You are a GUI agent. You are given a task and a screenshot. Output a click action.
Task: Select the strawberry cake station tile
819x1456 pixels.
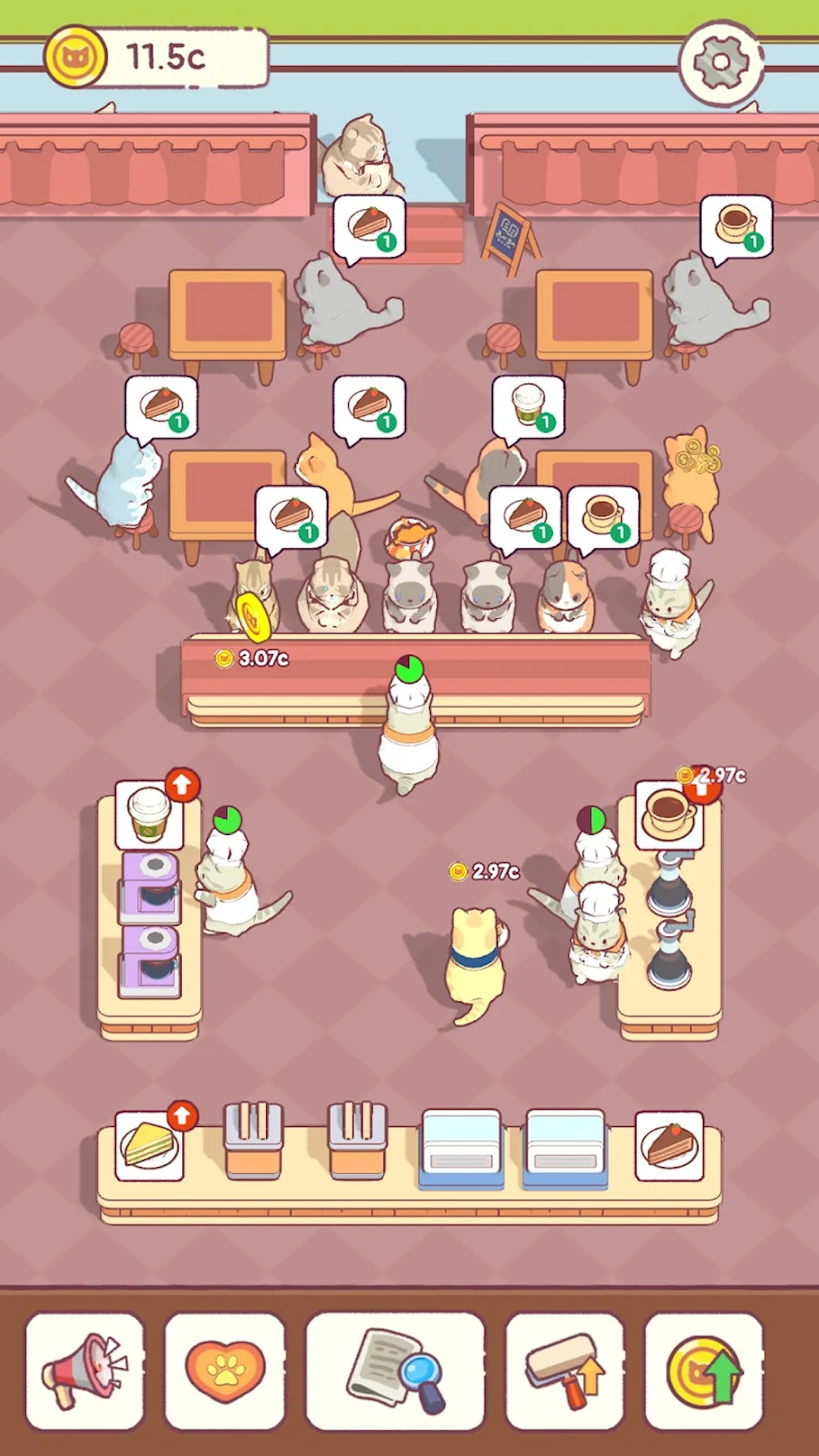[669, 1146]
